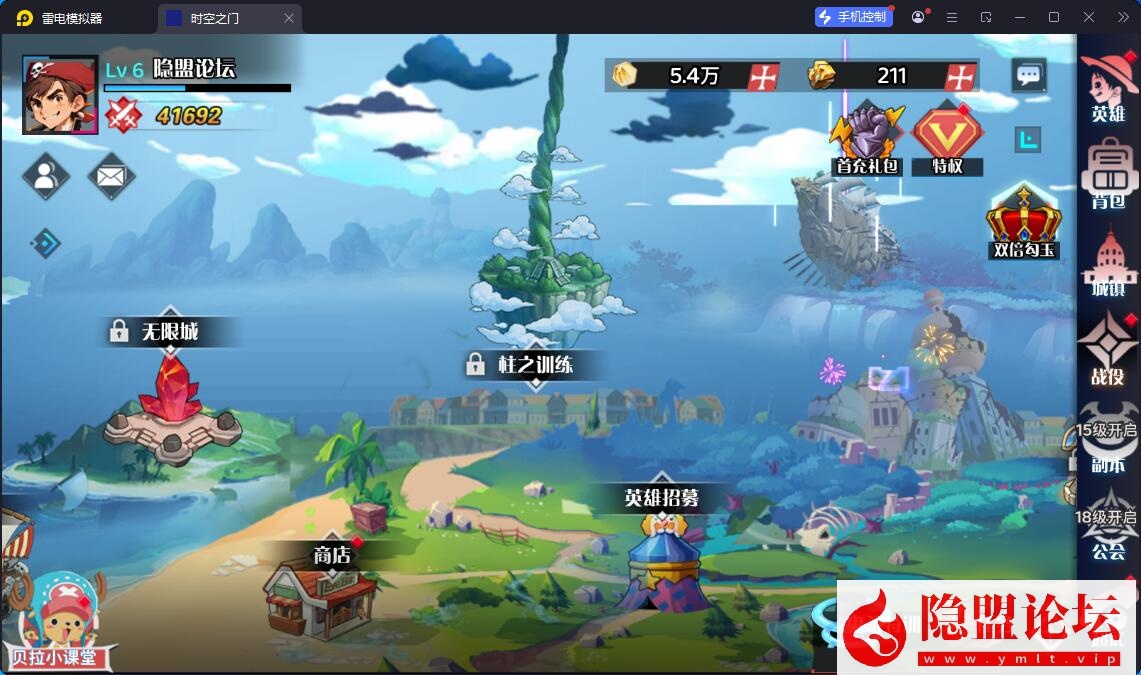Image resolution: width=1141 pixels, height=675 pixels.
Task: Open the 双倍勾玉 crown offer
Action: pyautogui.click(x=1023, y=222)
